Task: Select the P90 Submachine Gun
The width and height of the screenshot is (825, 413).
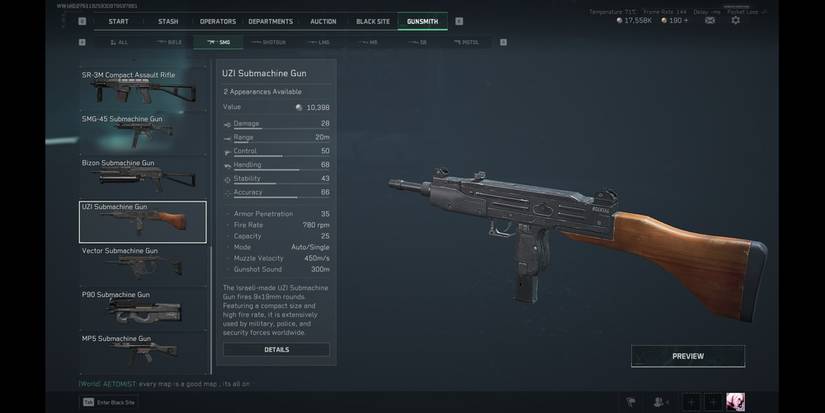Action: (x=143, y=308)
